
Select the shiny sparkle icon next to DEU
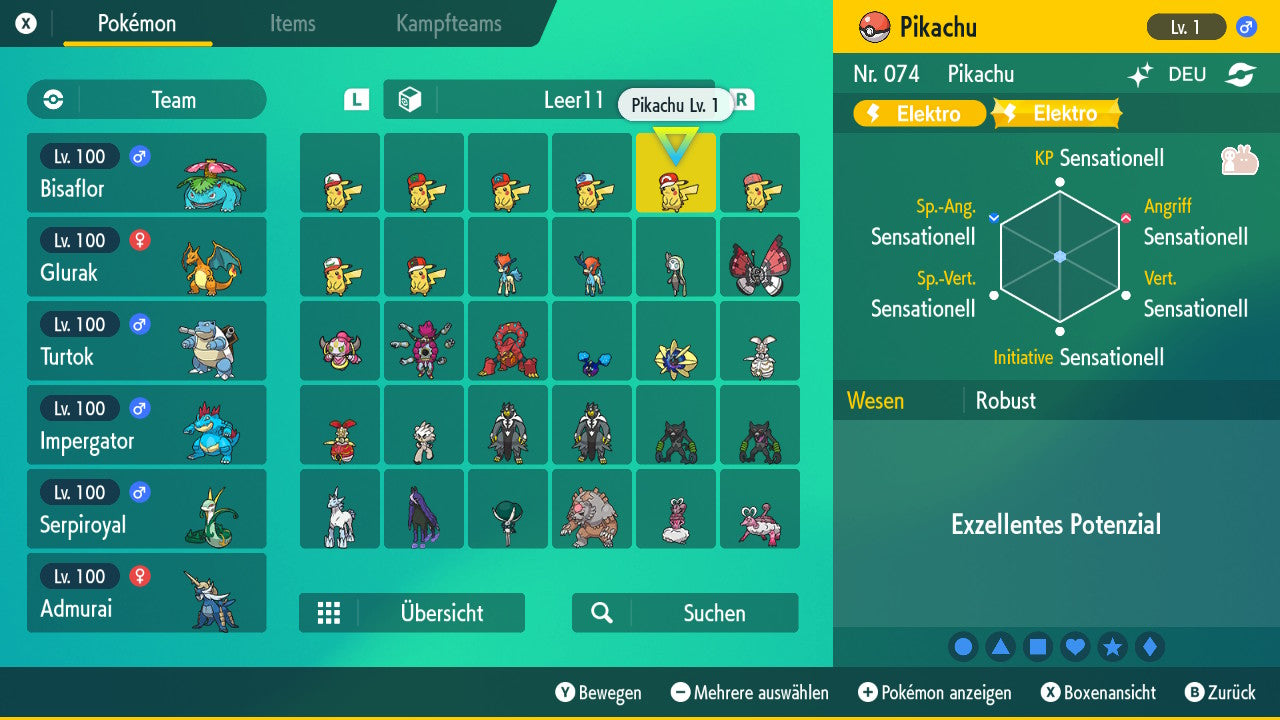(1139, 74)
